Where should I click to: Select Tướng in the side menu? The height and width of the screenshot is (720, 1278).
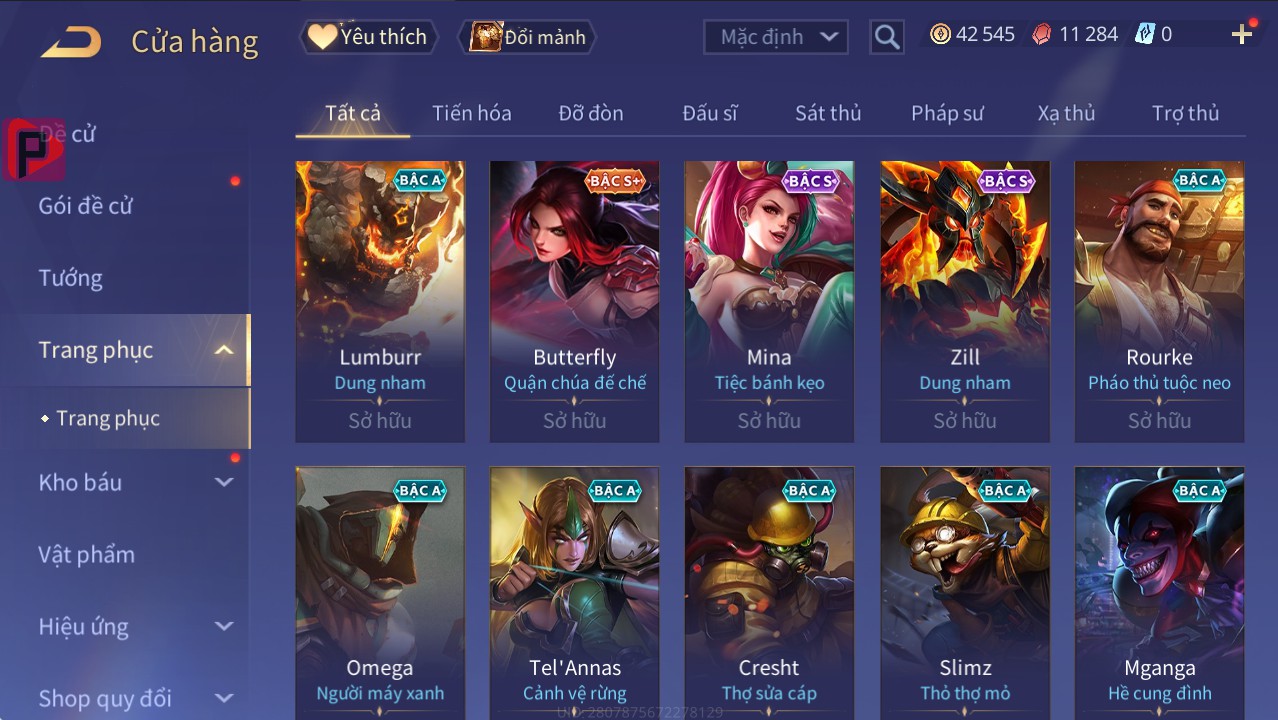point(71,278)
